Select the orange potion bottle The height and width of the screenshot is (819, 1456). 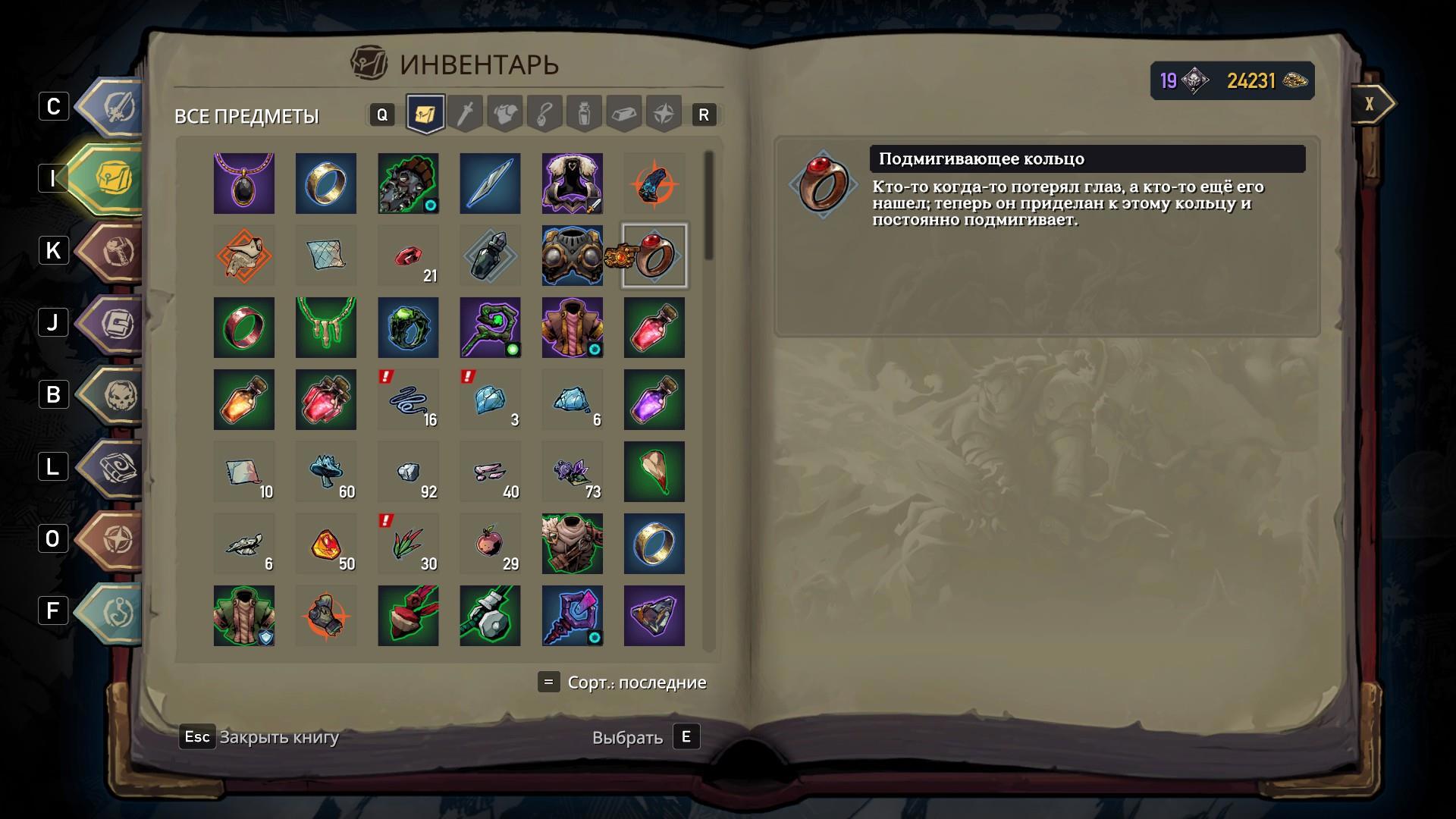coord(243,400)
